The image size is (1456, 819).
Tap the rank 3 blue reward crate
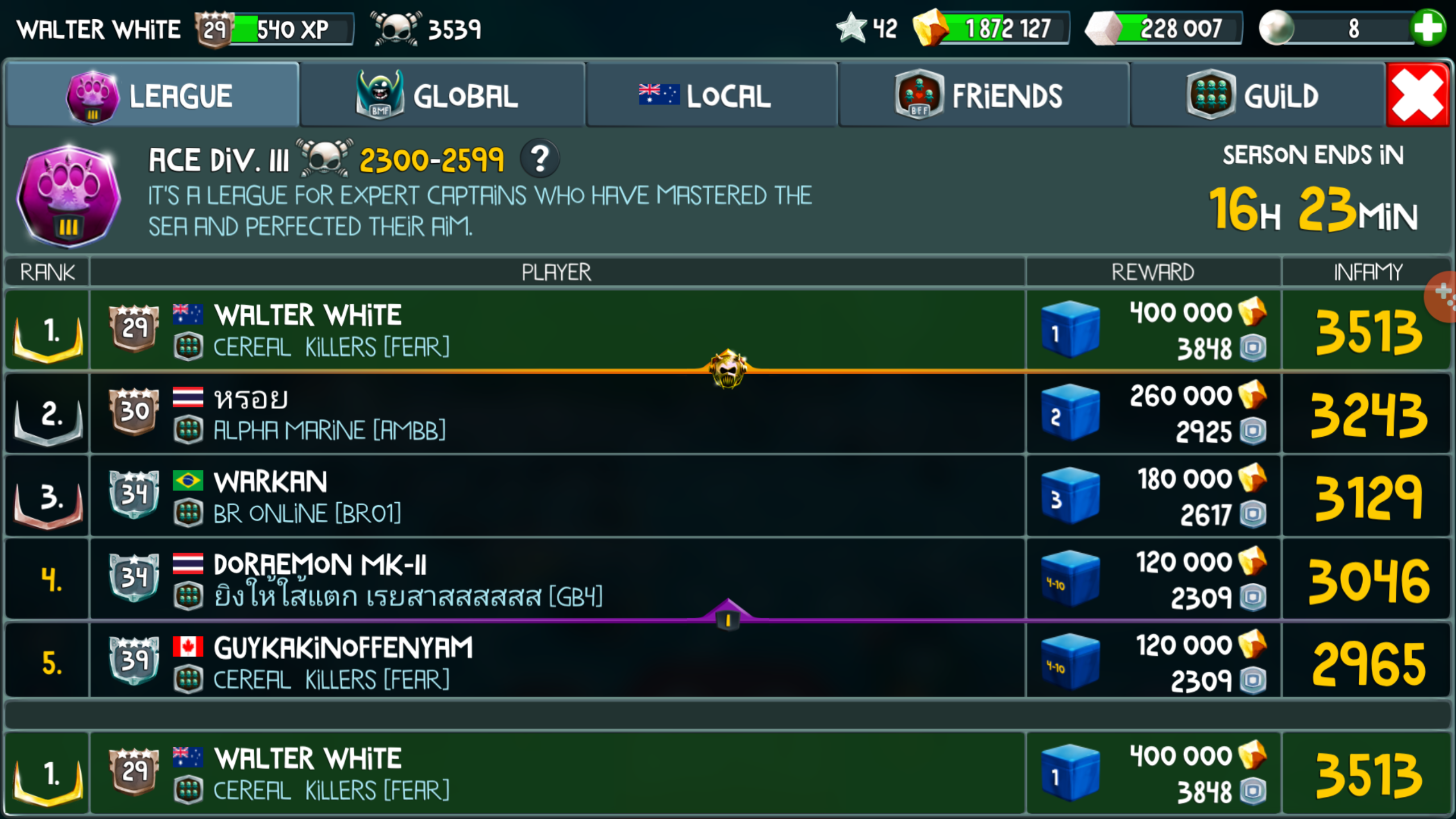(1070, 497)
